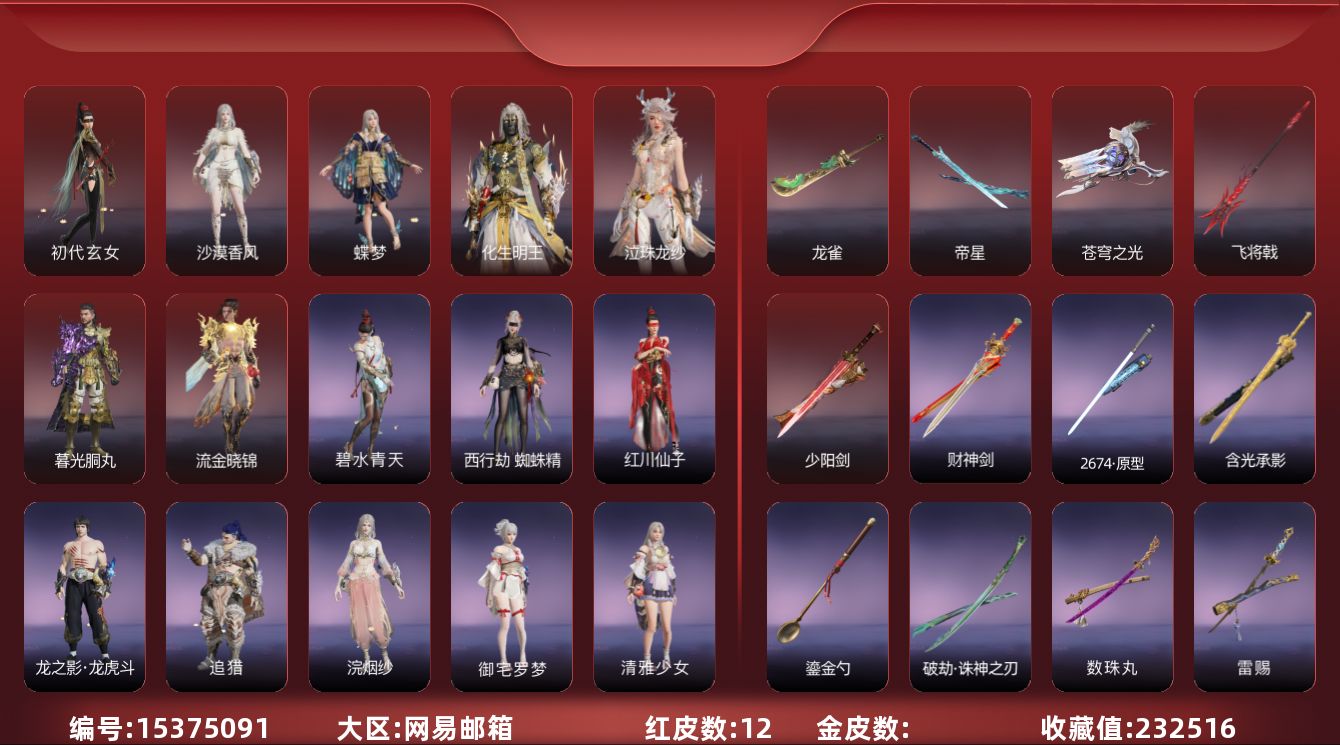Choose the 财神剑 sword card

tap(970, 388)
